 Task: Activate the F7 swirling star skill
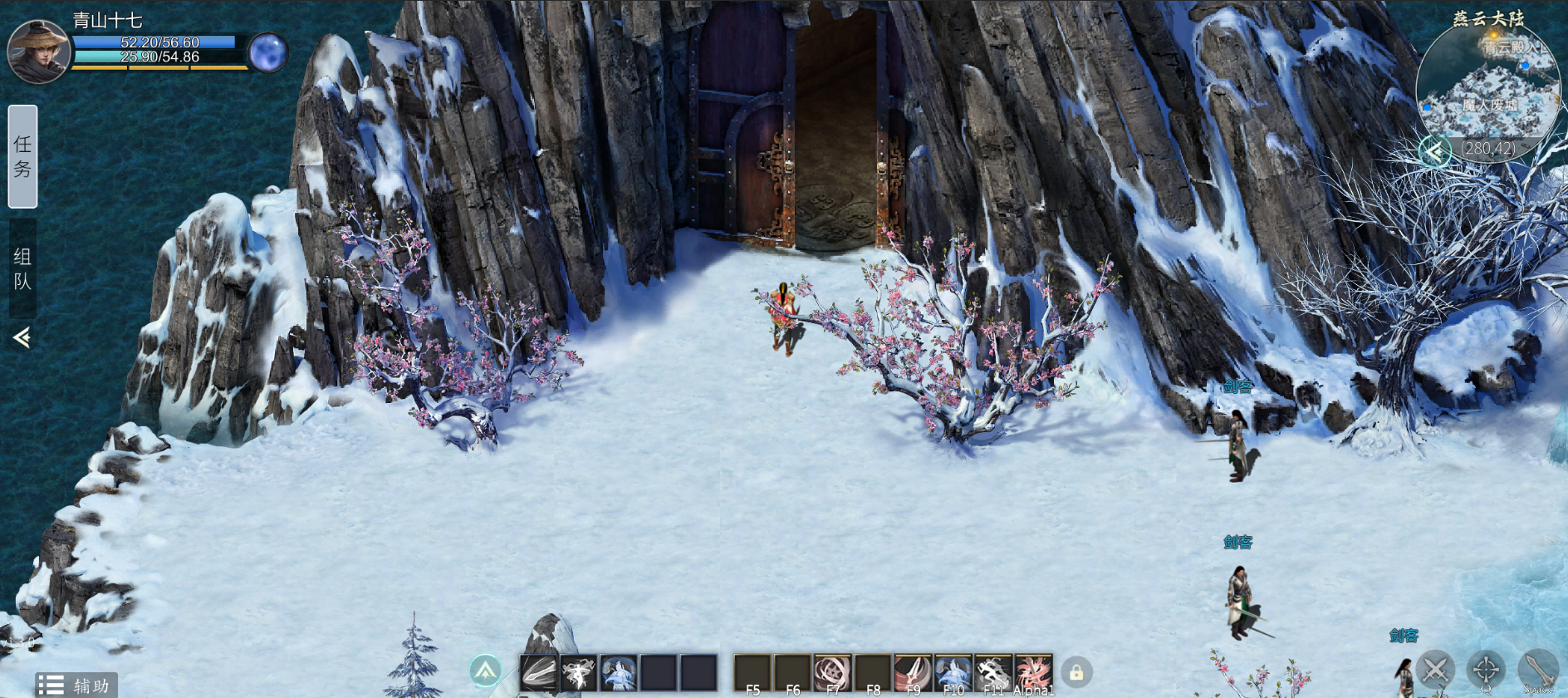tap(832, 672)
